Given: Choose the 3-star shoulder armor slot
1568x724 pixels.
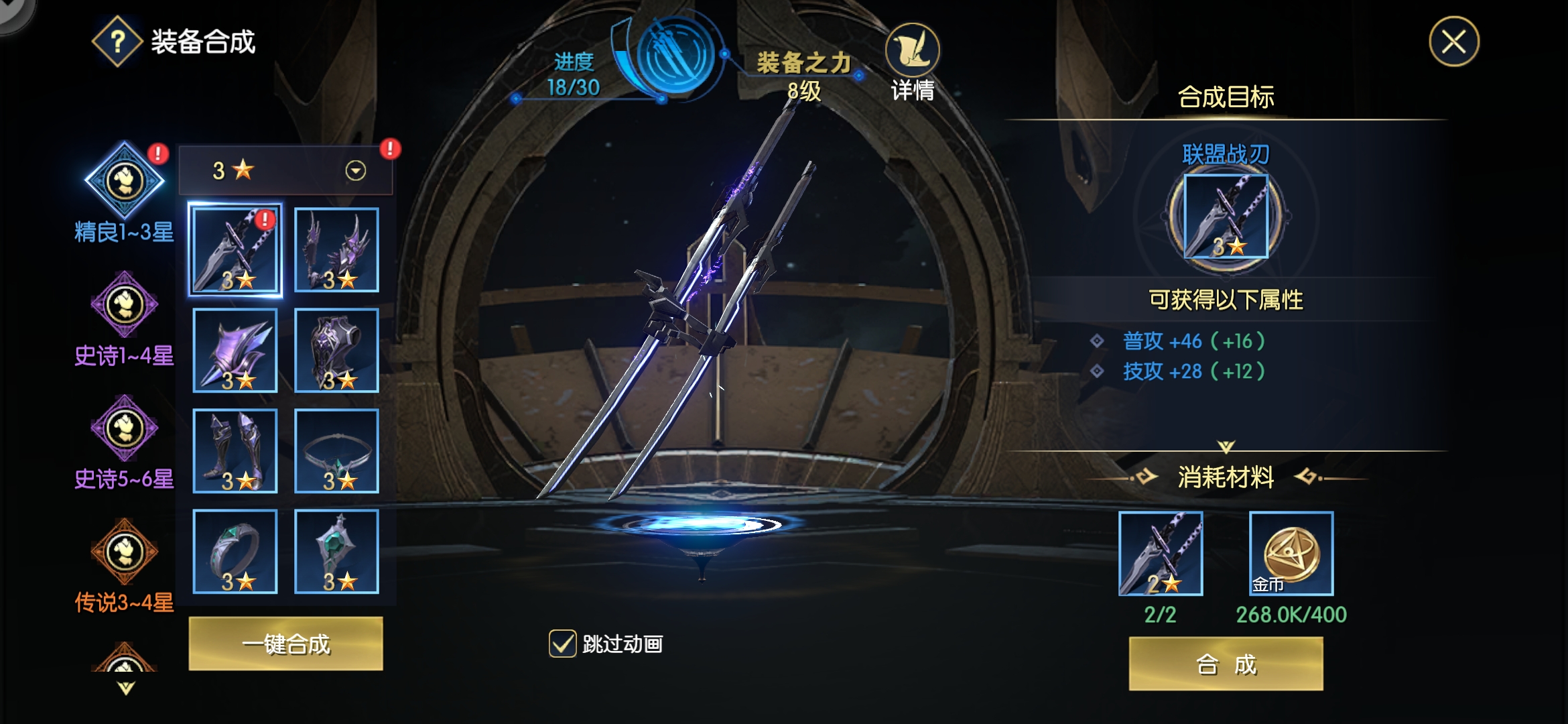Looking at the screenshot, I should coord(235,351).
